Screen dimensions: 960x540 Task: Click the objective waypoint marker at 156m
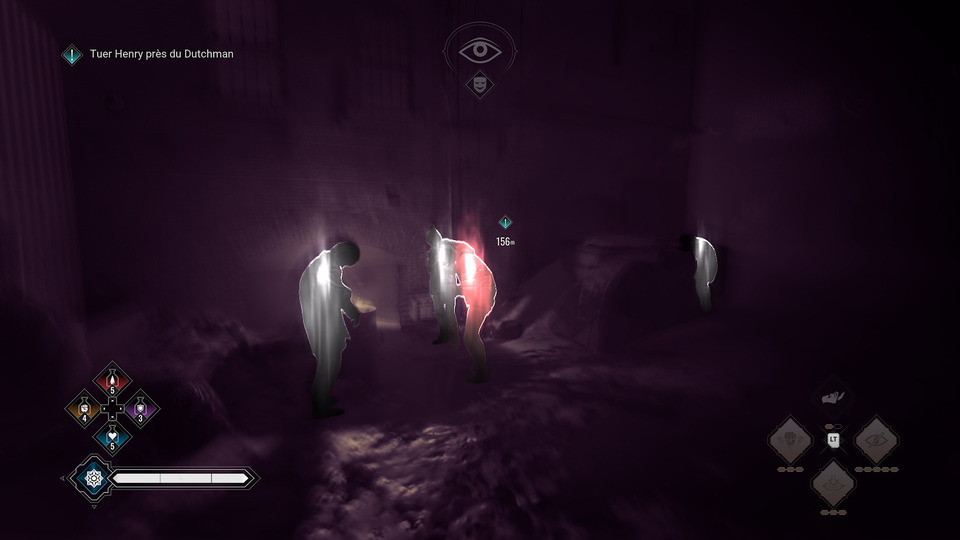pyautogui.click(x=505, y=223)
